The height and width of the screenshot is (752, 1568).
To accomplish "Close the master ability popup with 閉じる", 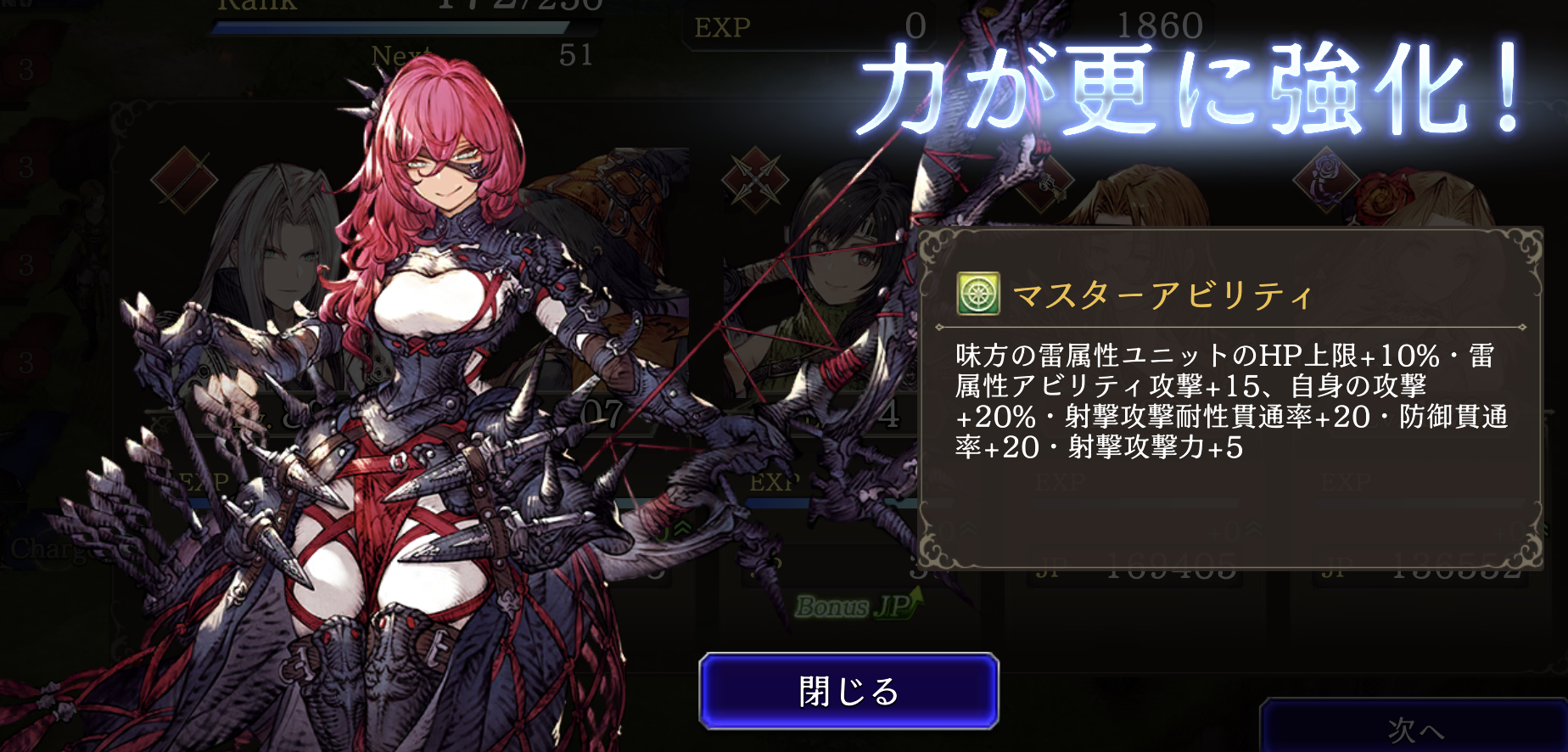I will coord(848,691).
